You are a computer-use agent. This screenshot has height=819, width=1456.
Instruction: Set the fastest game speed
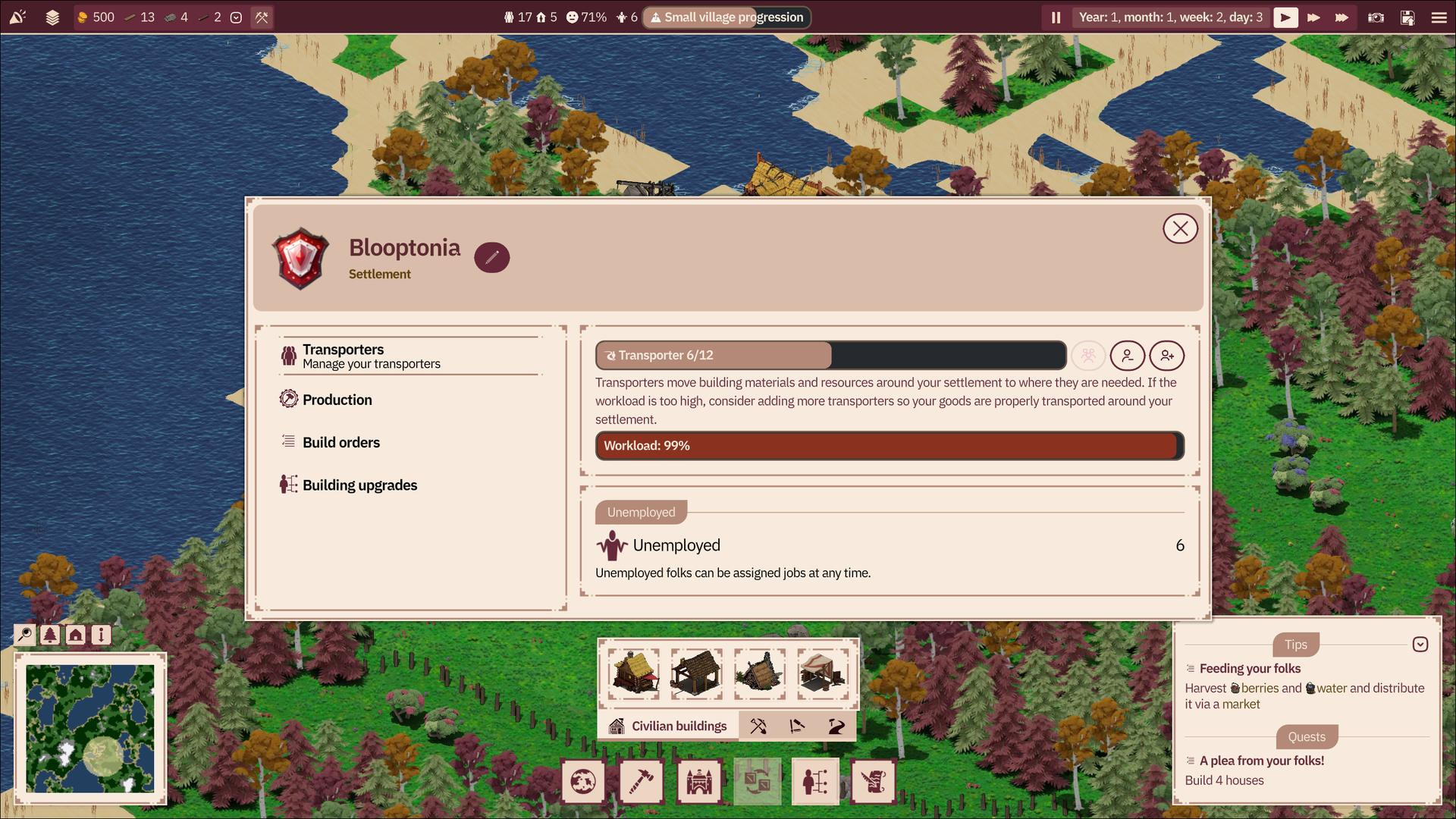click(x=1341, y=17)
